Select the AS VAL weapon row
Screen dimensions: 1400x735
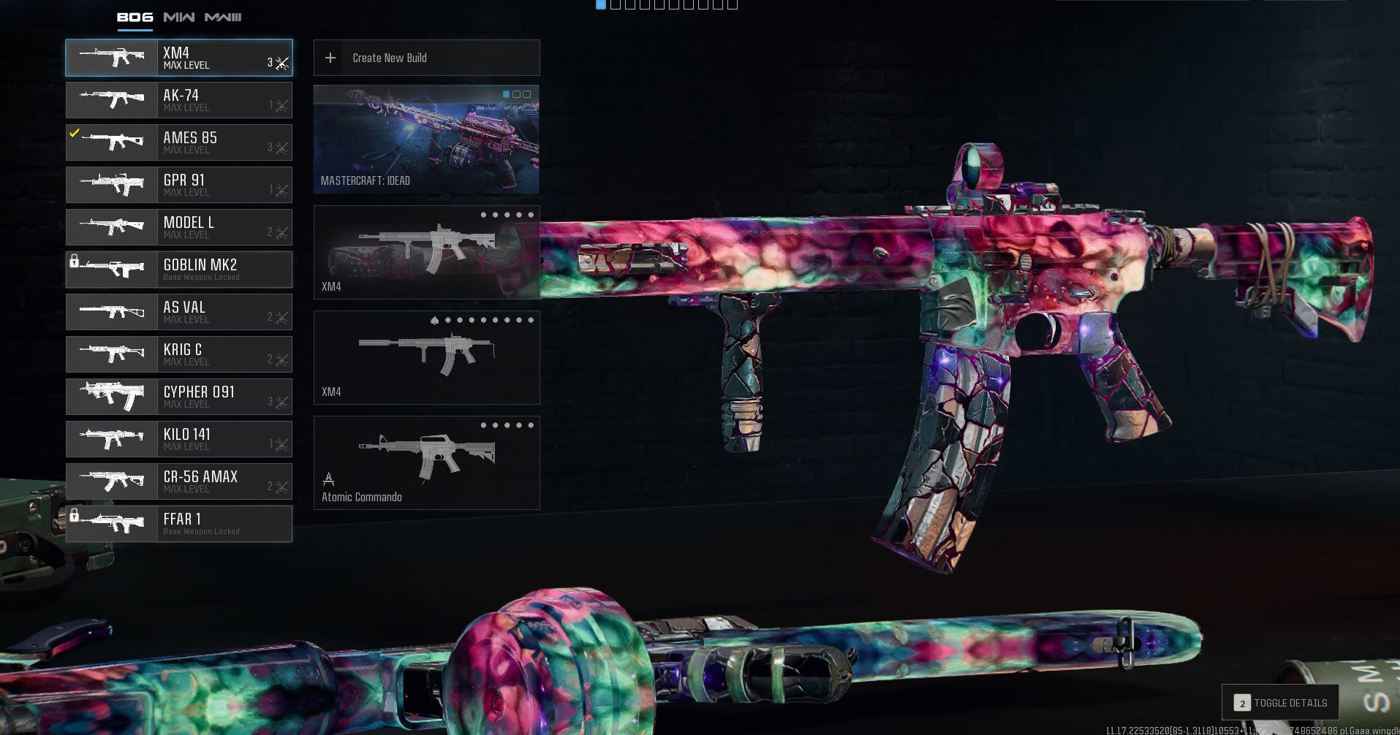pos(179,312)
